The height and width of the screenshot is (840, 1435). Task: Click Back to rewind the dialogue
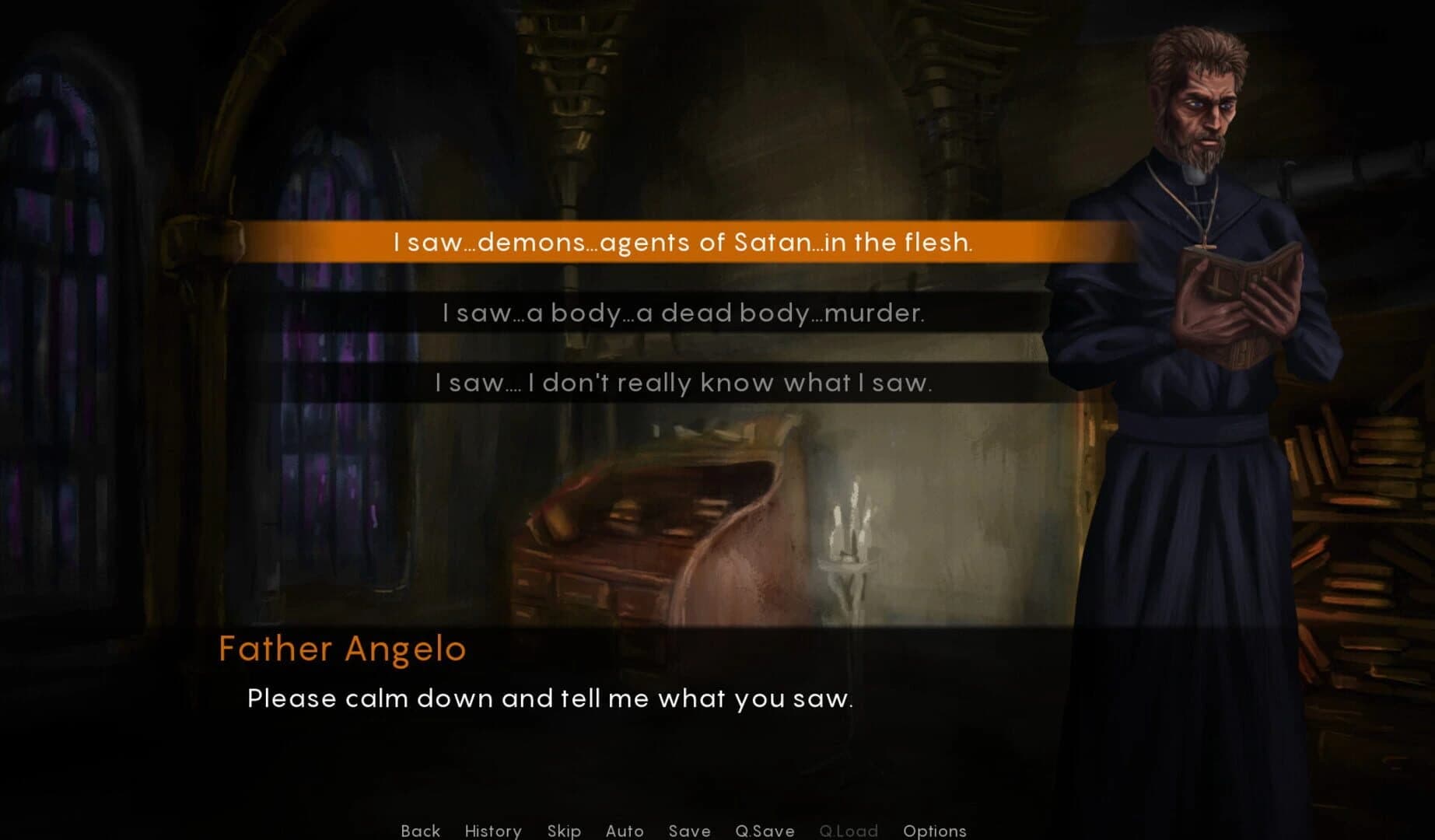[x=420, y=831]
